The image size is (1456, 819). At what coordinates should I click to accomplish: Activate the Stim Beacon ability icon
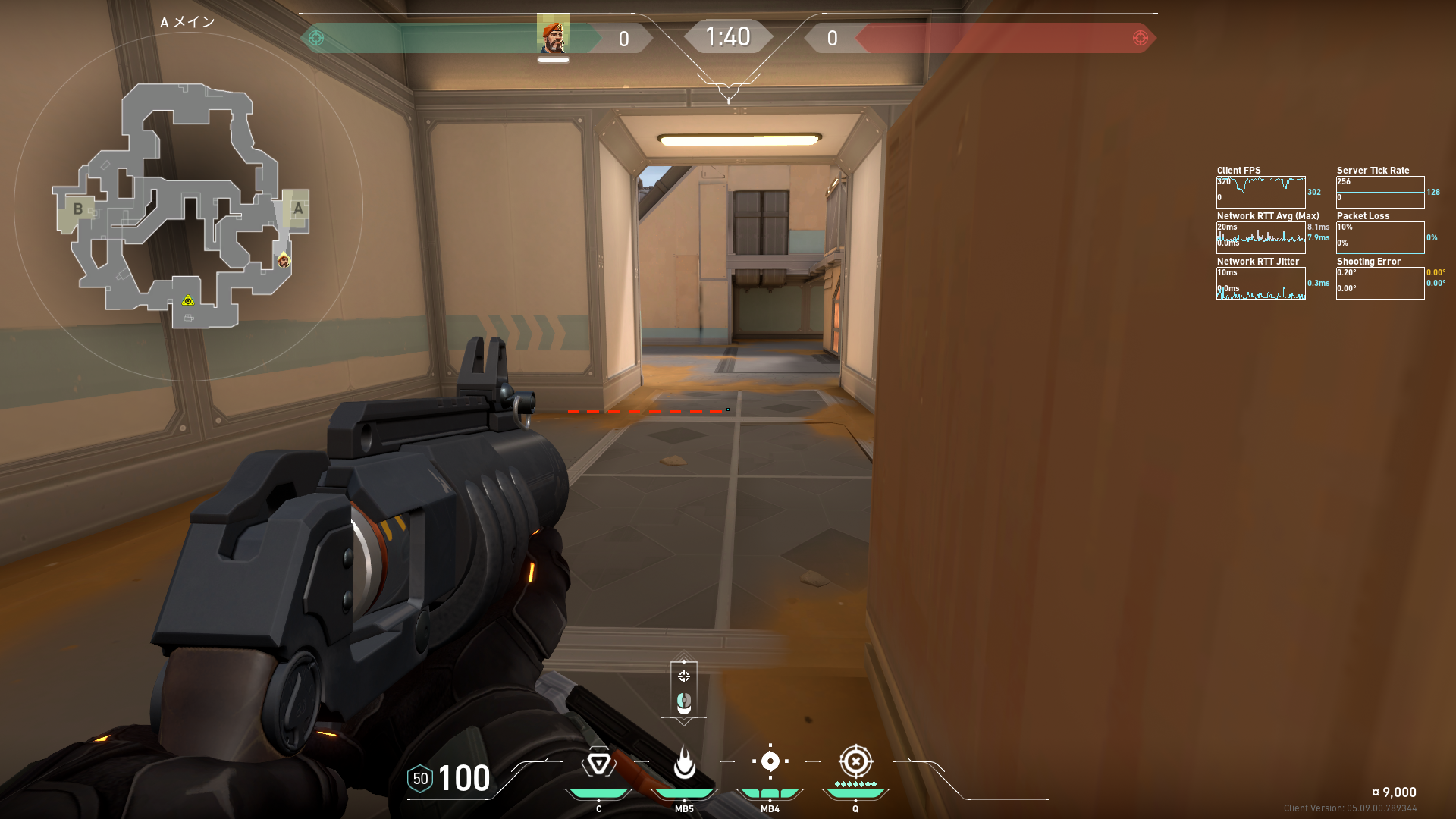coord(598,763)
